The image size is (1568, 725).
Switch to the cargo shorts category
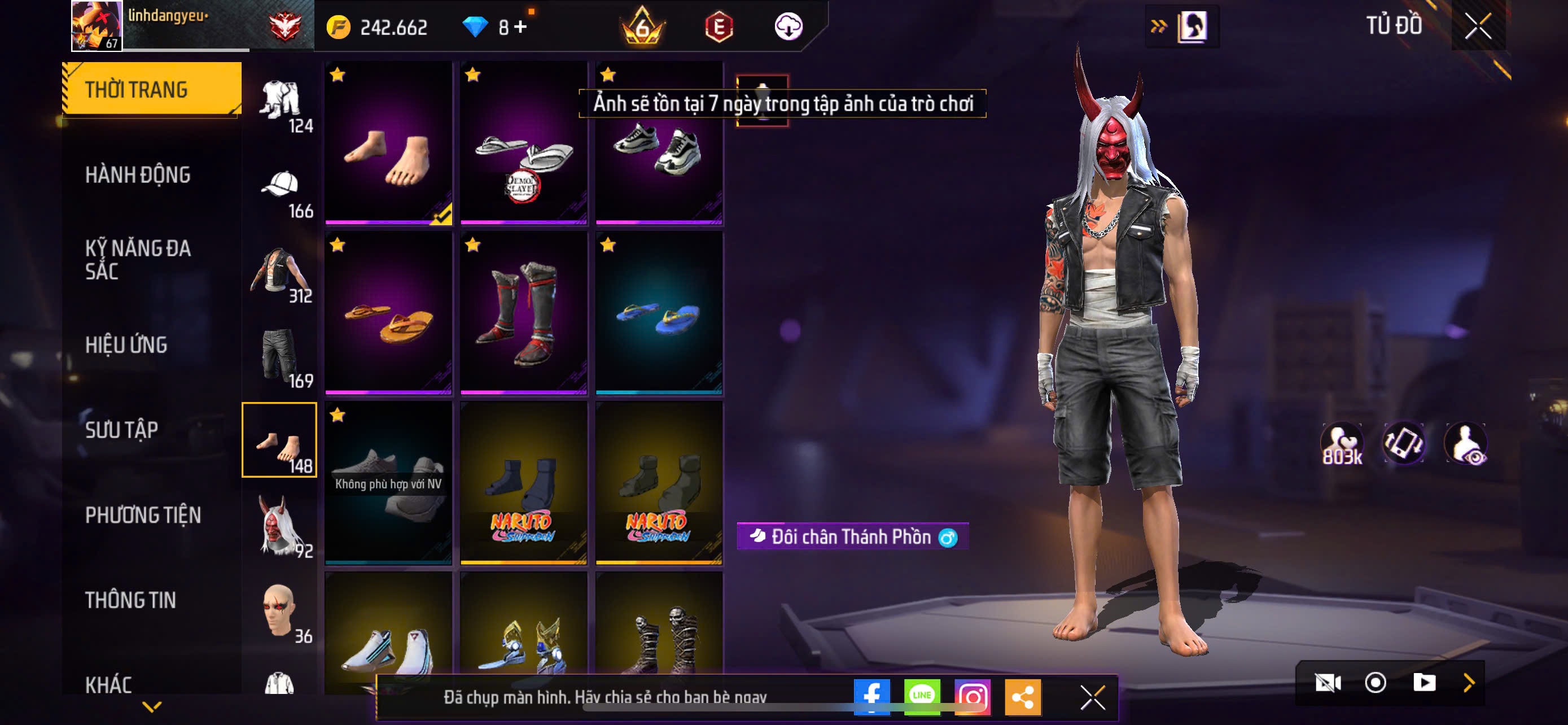pyautogui.click(x=280, y=360)
